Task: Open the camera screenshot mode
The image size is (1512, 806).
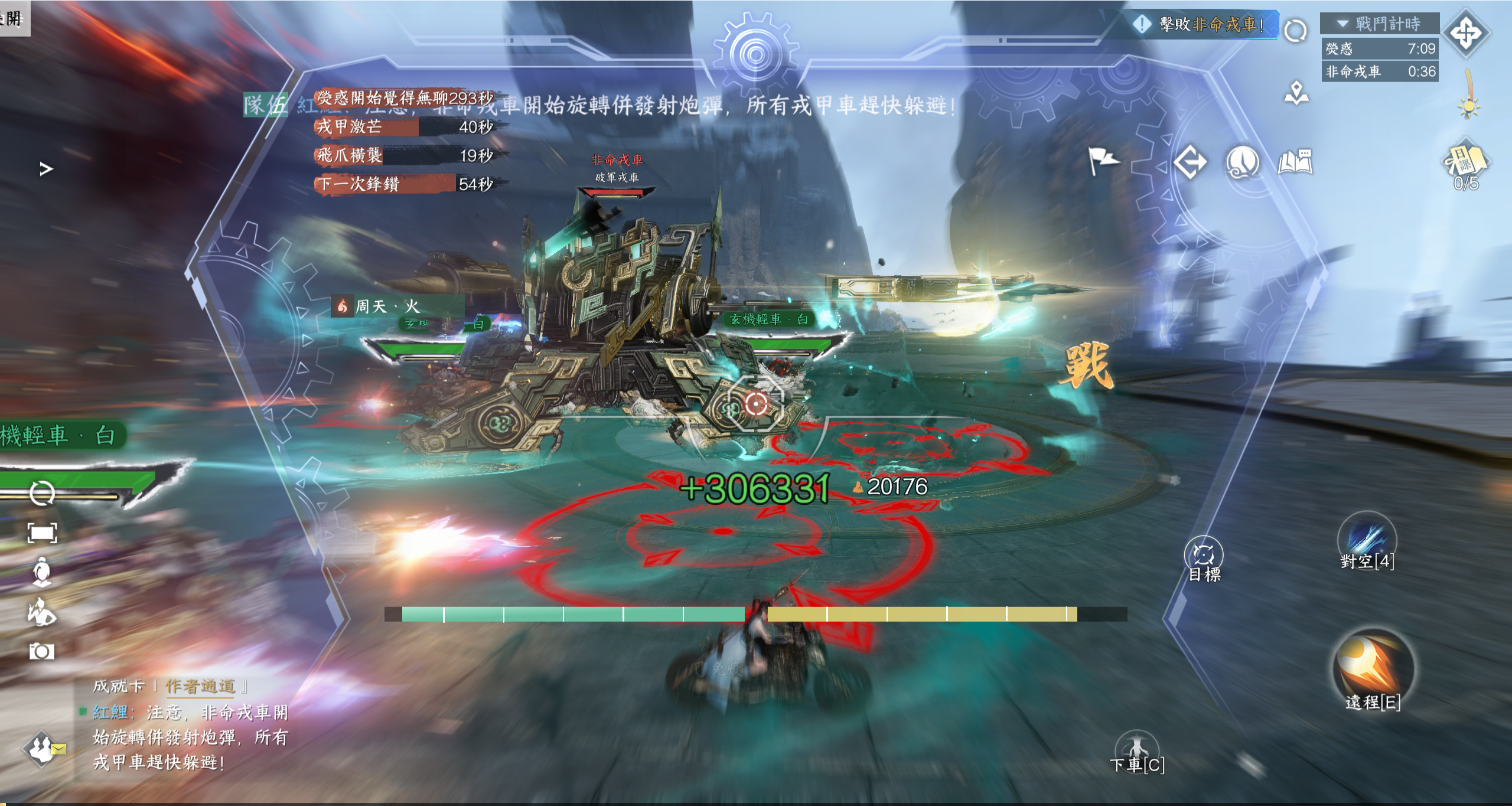Action: pos(41,651)
